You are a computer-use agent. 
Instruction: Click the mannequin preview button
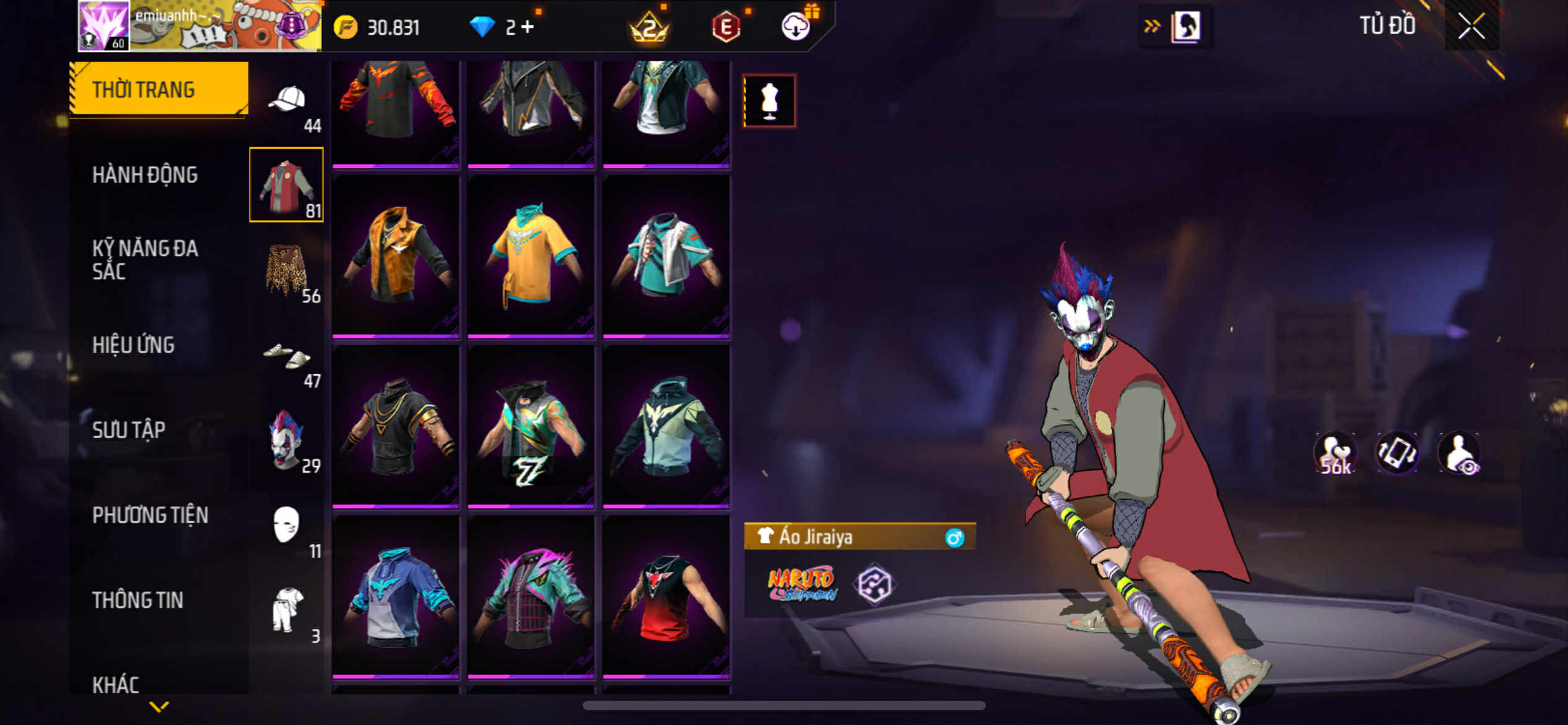(769, 101)
